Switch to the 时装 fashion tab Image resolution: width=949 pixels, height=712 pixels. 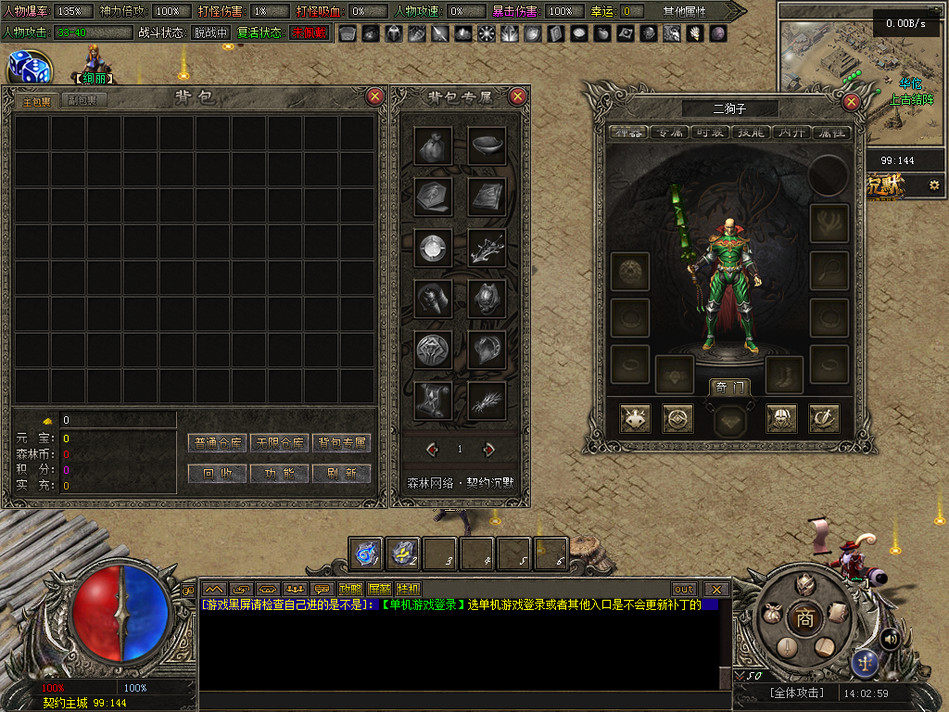click(709, 131)
